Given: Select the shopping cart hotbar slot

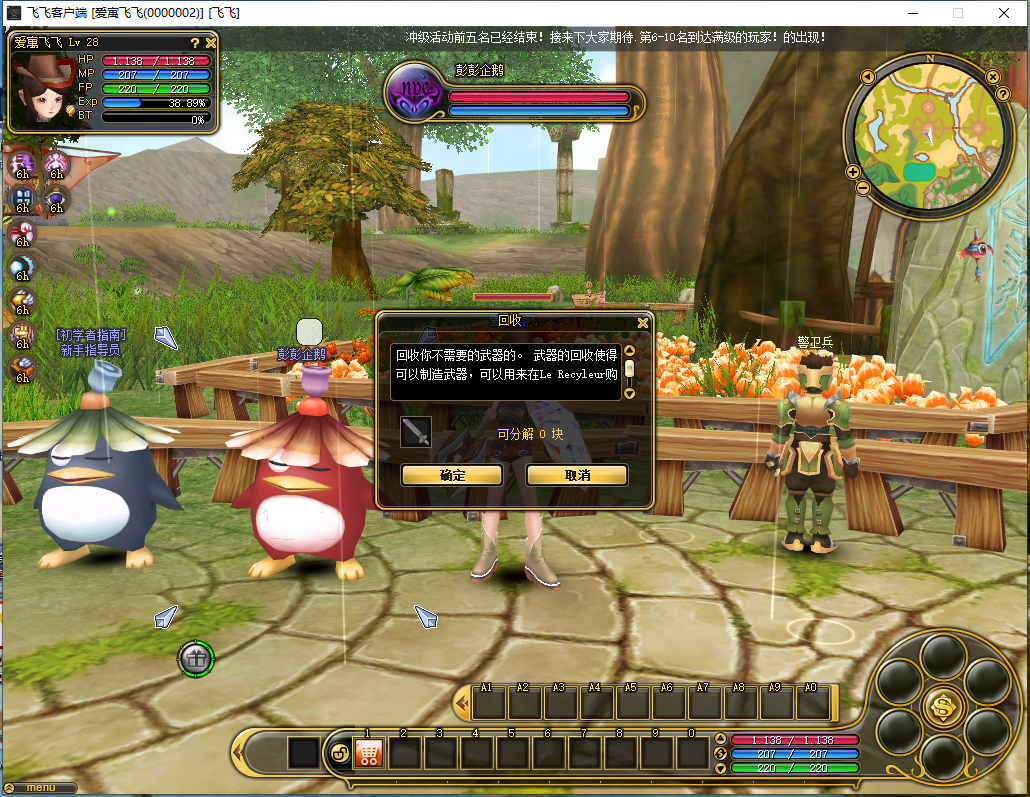Looking at the screenshot, I should point(369,753).
